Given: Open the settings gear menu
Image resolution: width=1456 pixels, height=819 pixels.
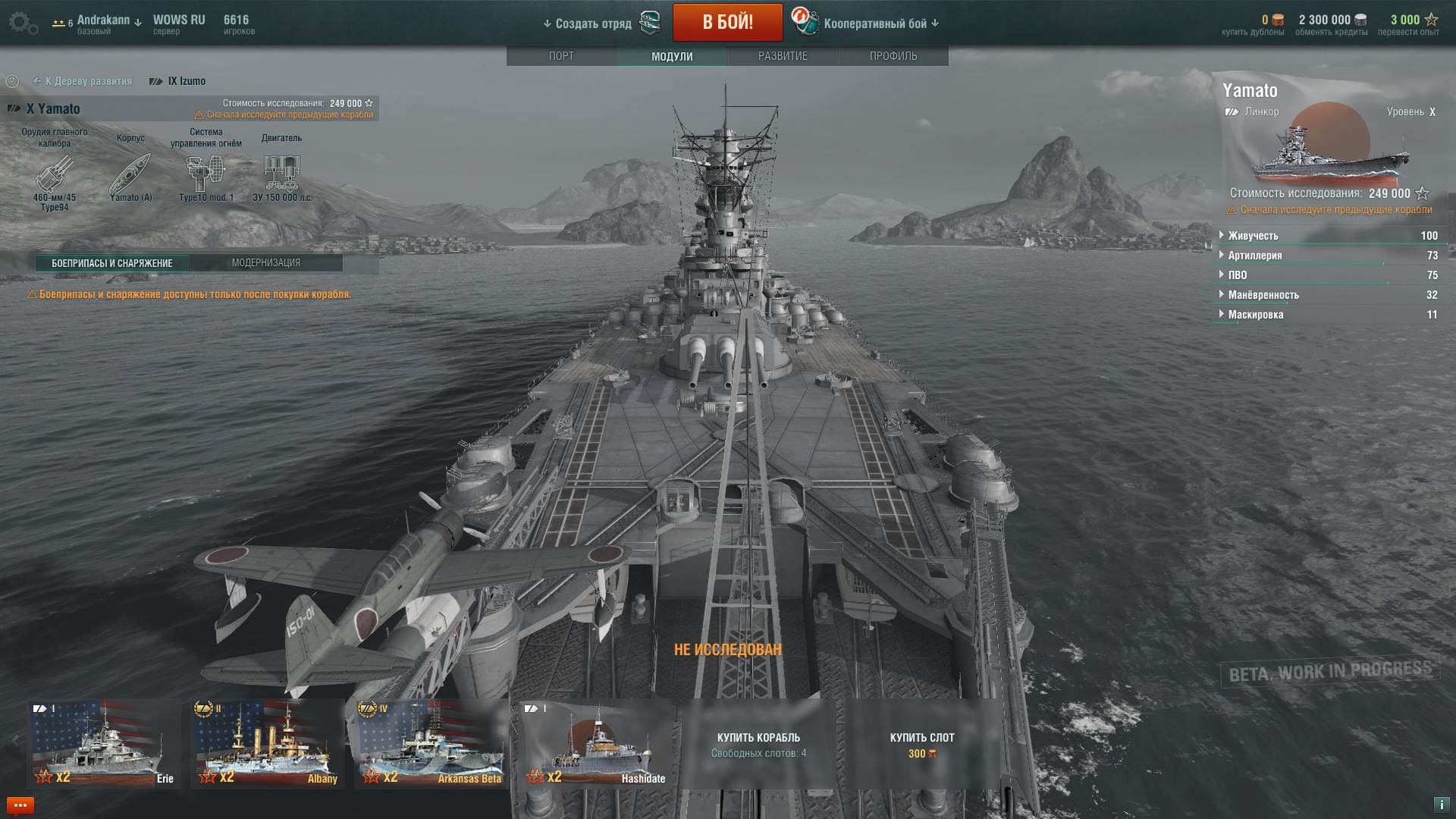Looking at the screenshot, I should [22, 23].
